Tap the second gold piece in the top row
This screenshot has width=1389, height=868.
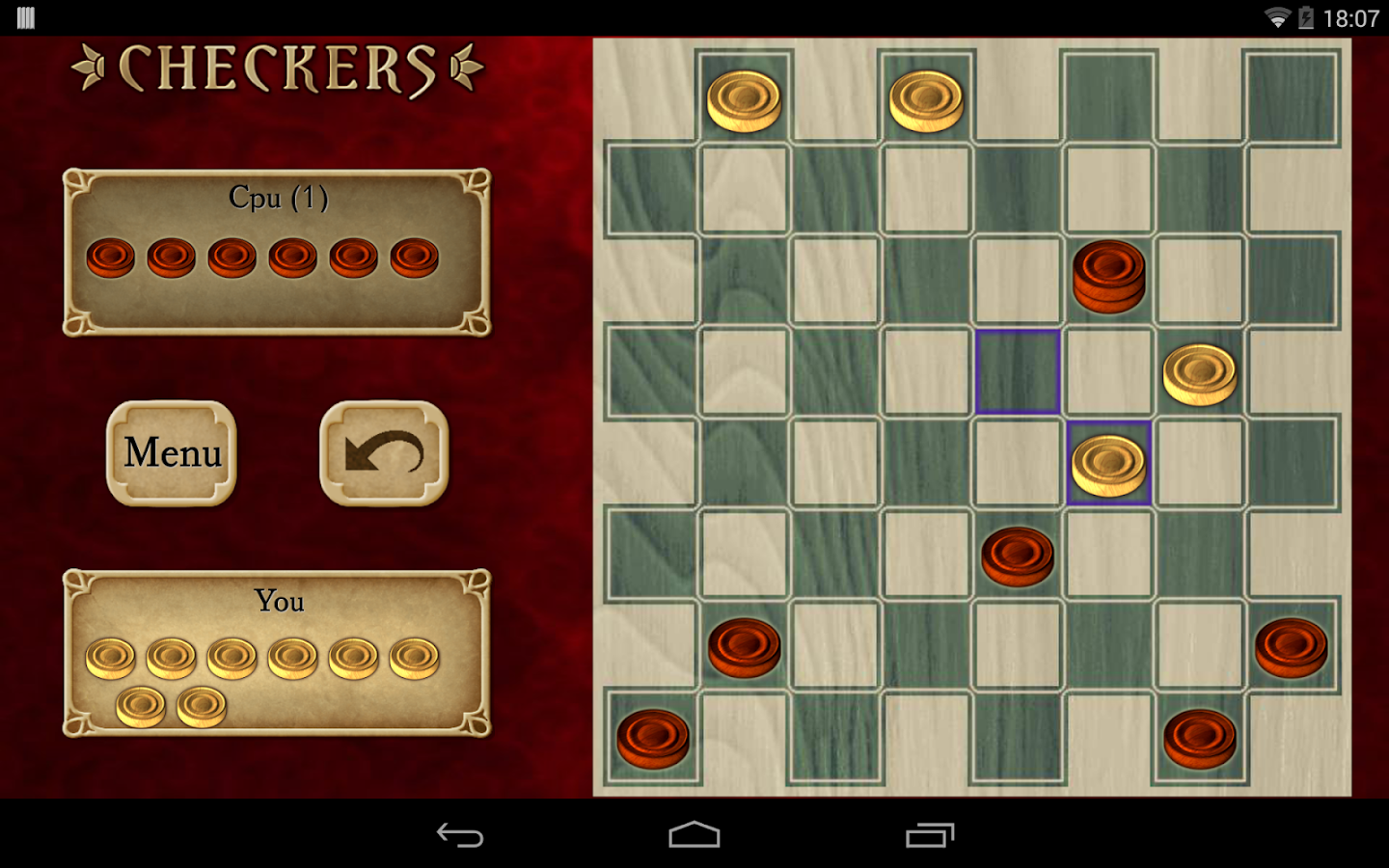(927, 96)
